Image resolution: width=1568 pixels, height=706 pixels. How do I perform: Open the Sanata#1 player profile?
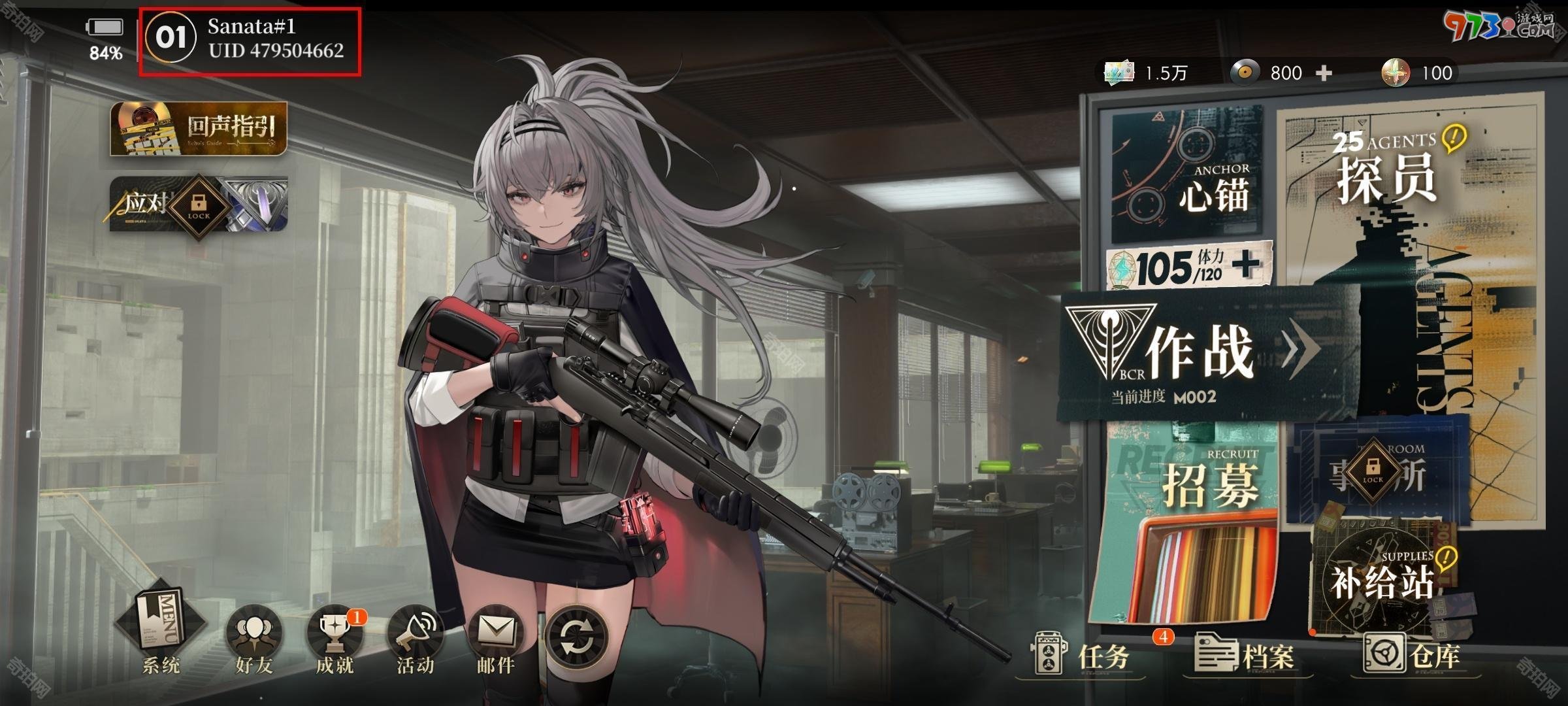250,39
